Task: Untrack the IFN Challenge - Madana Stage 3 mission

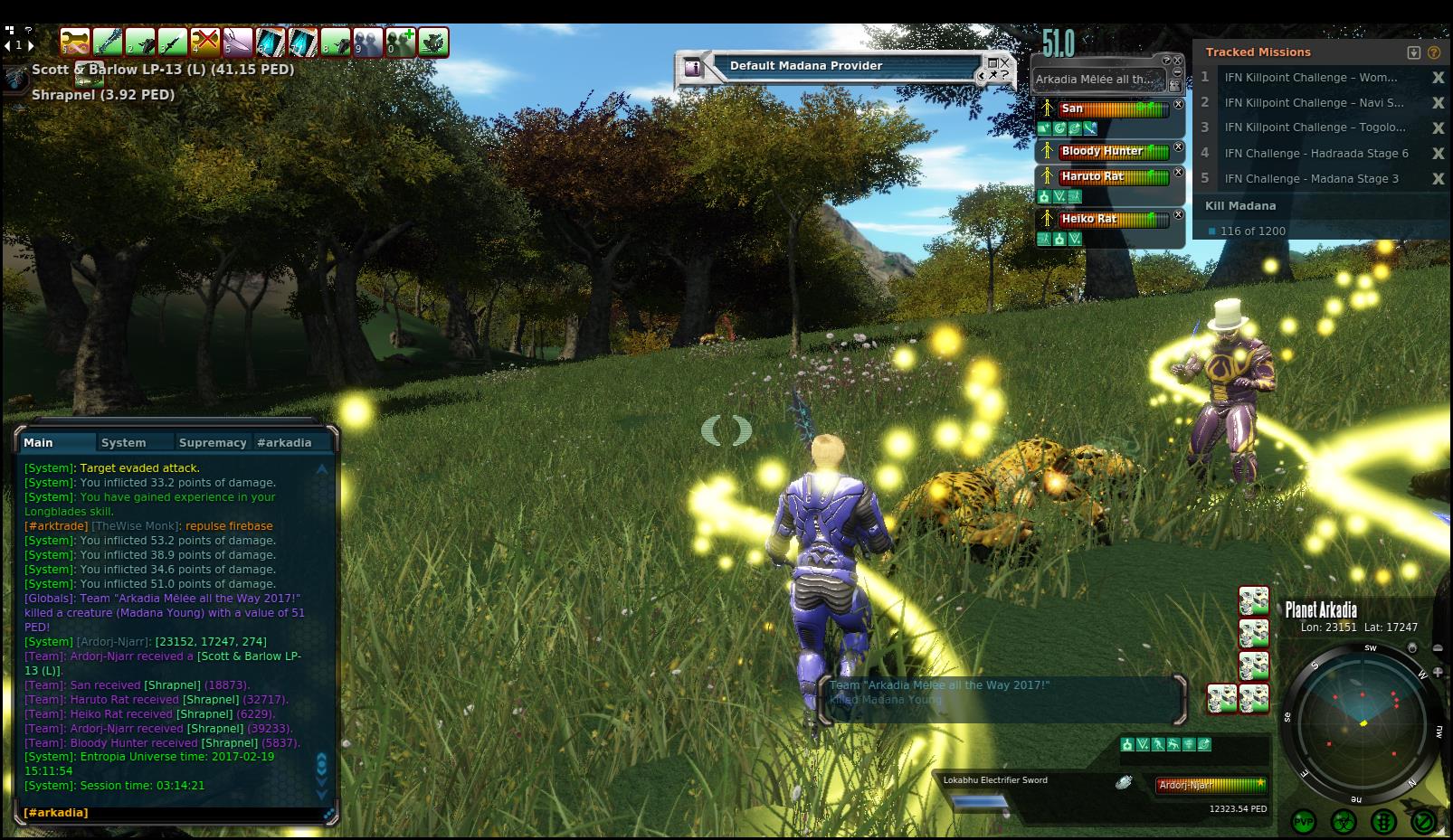Action: tap(1438, 179)
